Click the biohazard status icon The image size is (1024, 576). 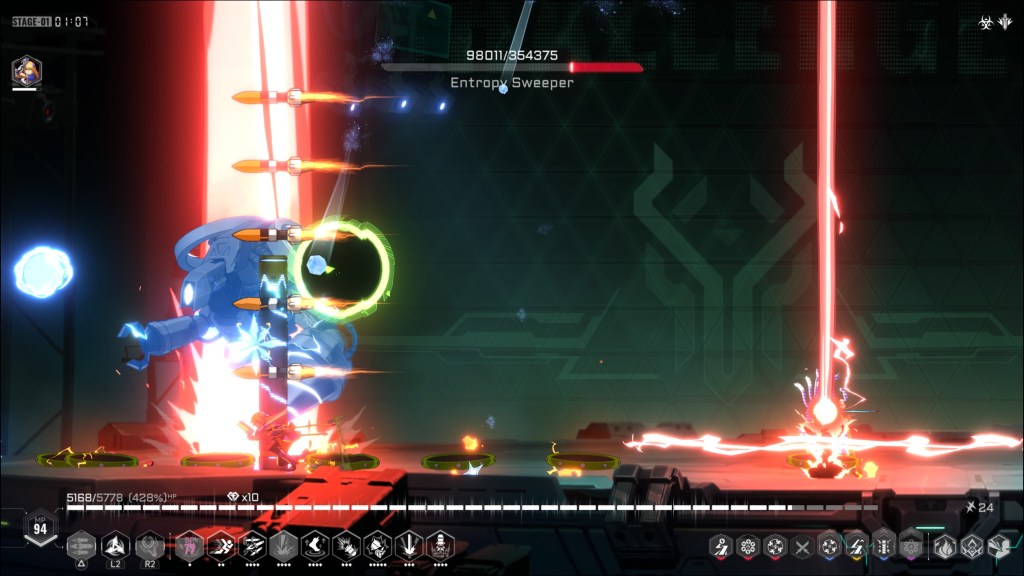tap(985, 21)
